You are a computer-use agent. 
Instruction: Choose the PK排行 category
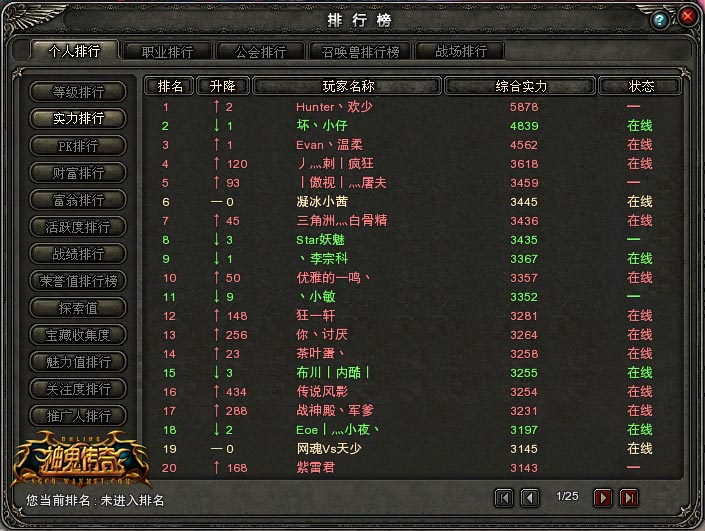click(x=78, y=146)
